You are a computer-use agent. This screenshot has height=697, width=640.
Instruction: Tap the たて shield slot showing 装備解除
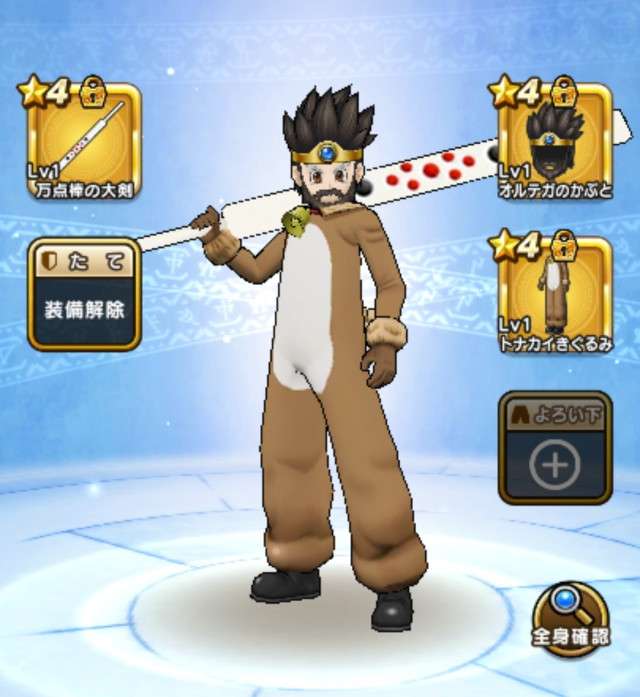[x=83, y=294]
